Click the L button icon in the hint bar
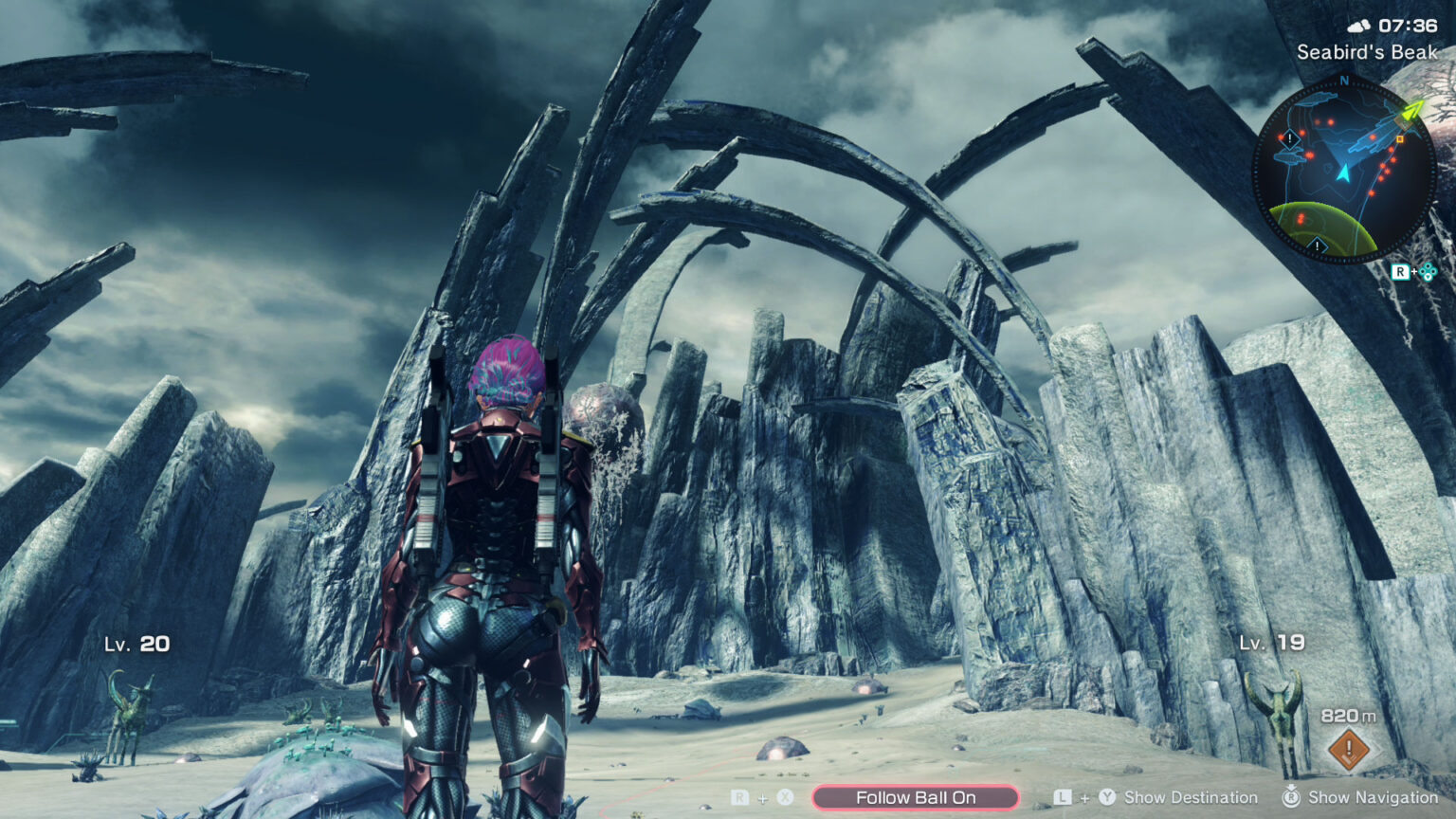1456x819 pixels. (1063, 797)
